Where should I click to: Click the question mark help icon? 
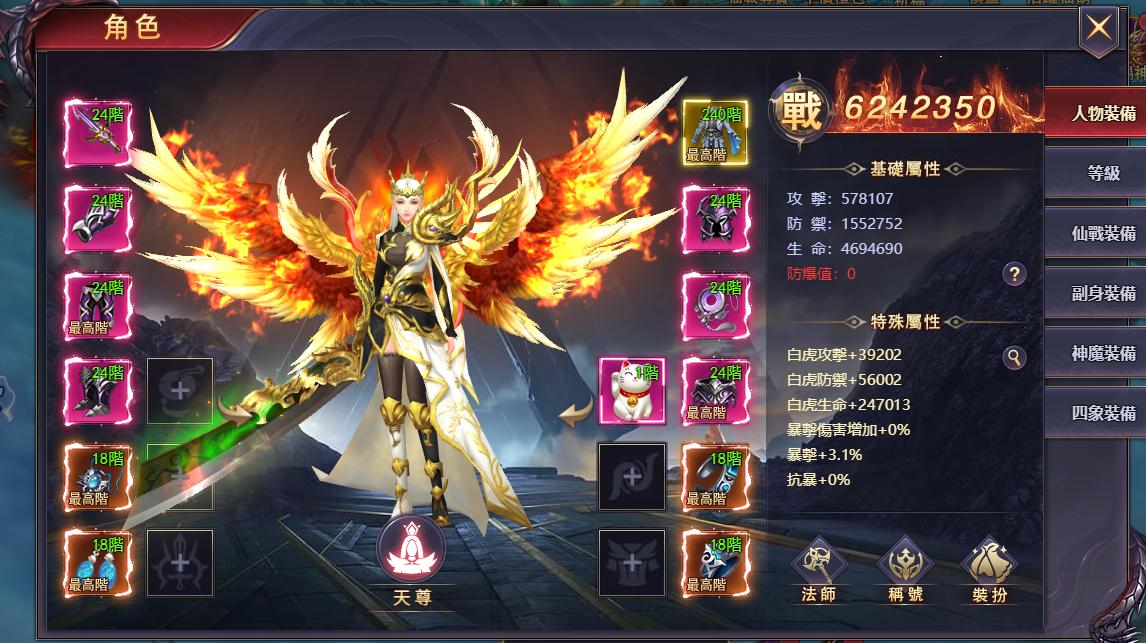tap(1014, 274)
